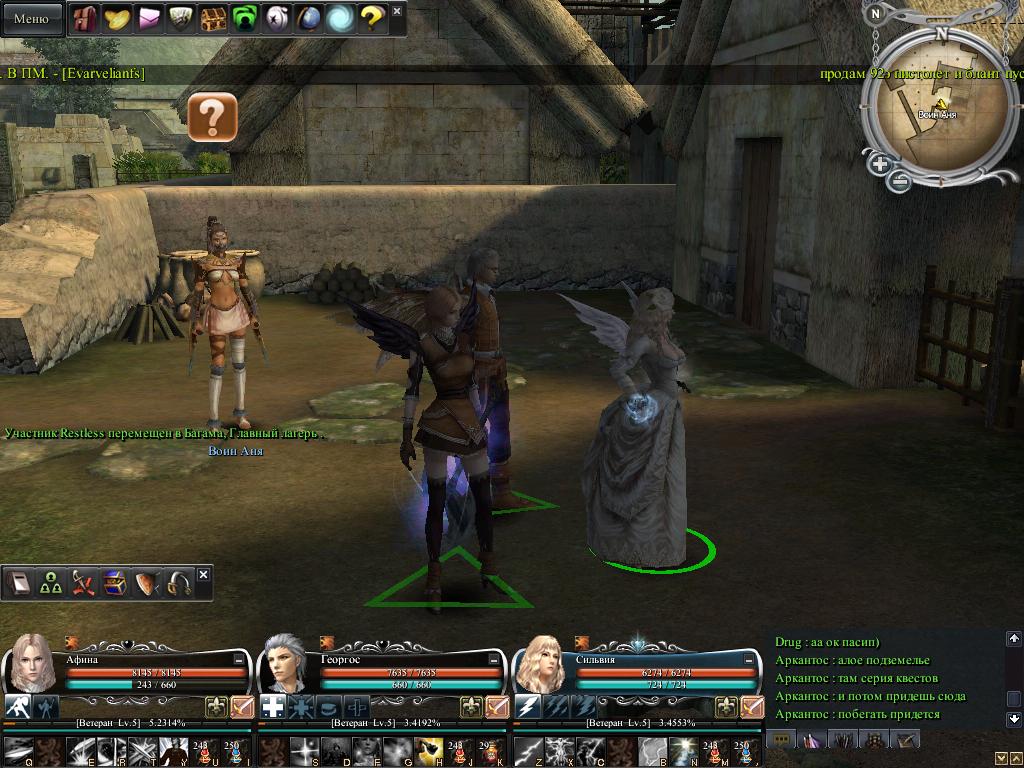Open the red backpack inventory icon
1024x768 pixels.
[84, 18]
